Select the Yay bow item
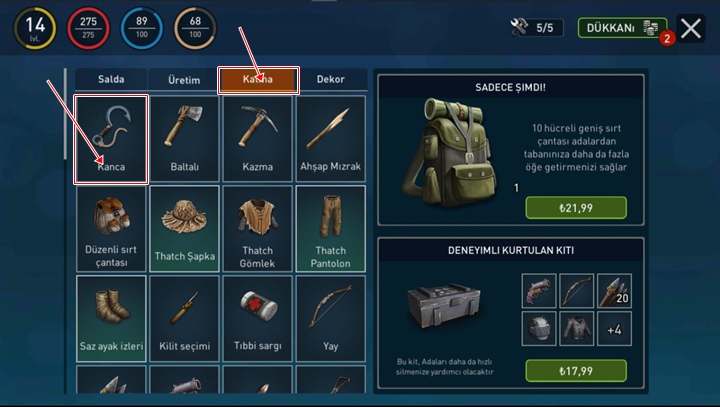The image size is (720, 407). (330, 318)
